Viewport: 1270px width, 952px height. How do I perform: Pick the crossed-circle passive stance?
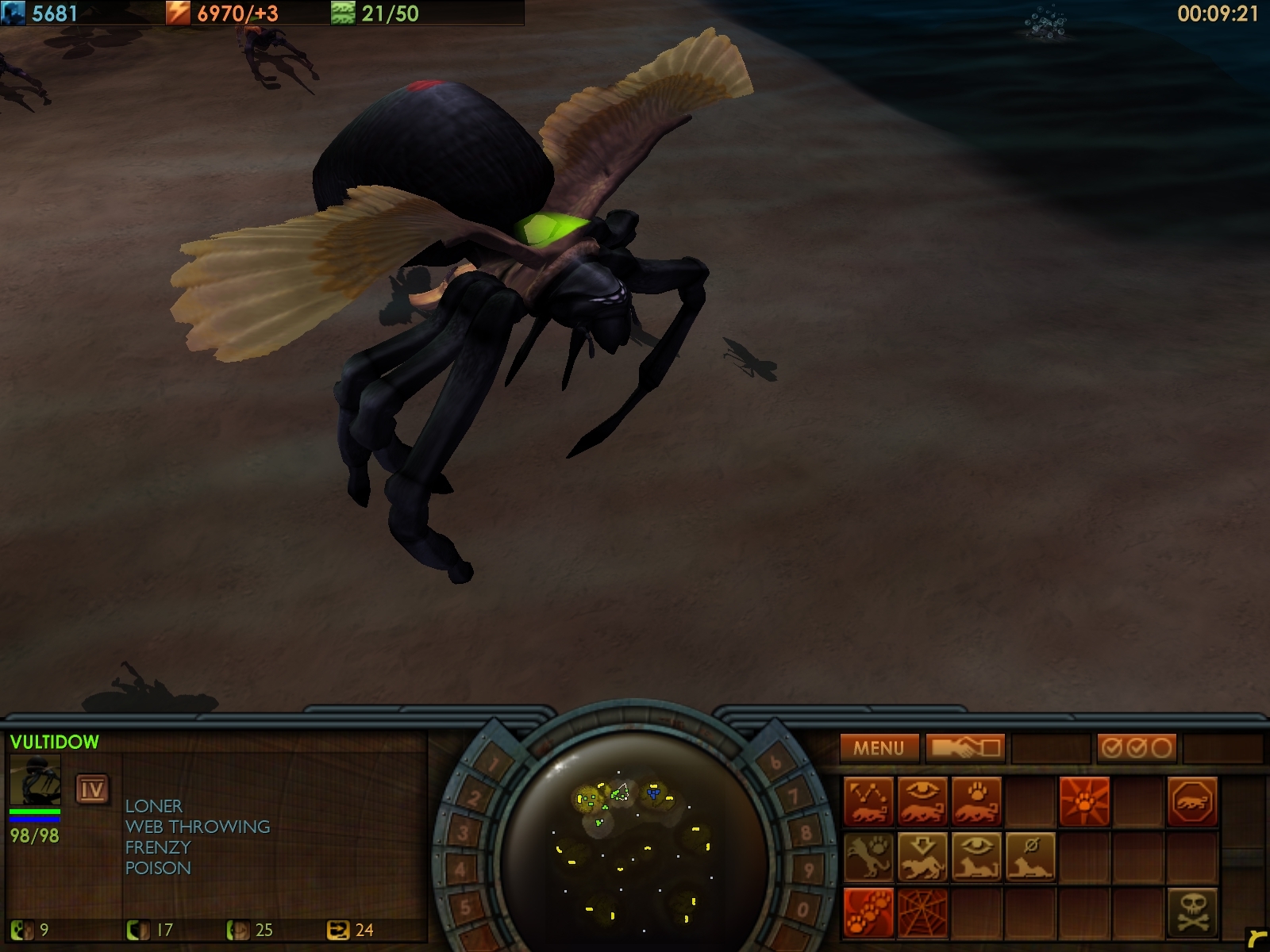click(1030, 857)
